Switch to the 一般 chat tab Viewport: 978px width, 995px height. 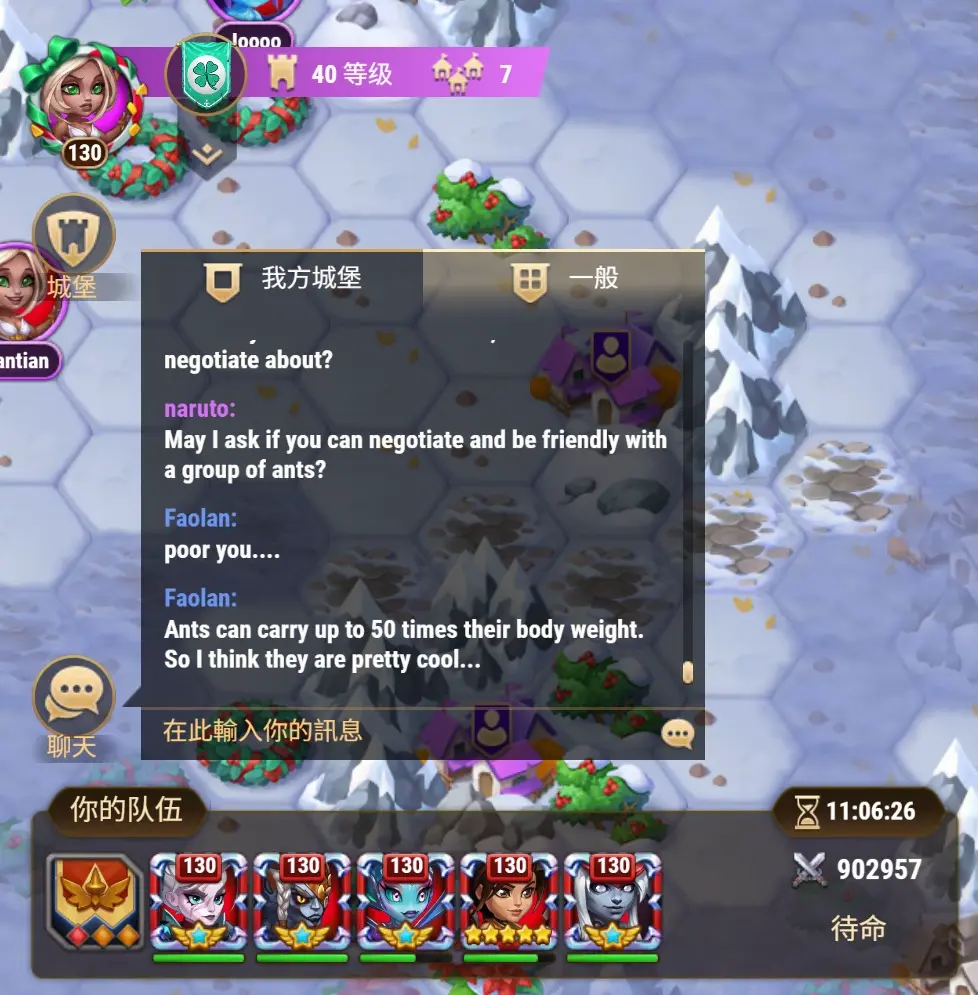(x=564, y=278)
